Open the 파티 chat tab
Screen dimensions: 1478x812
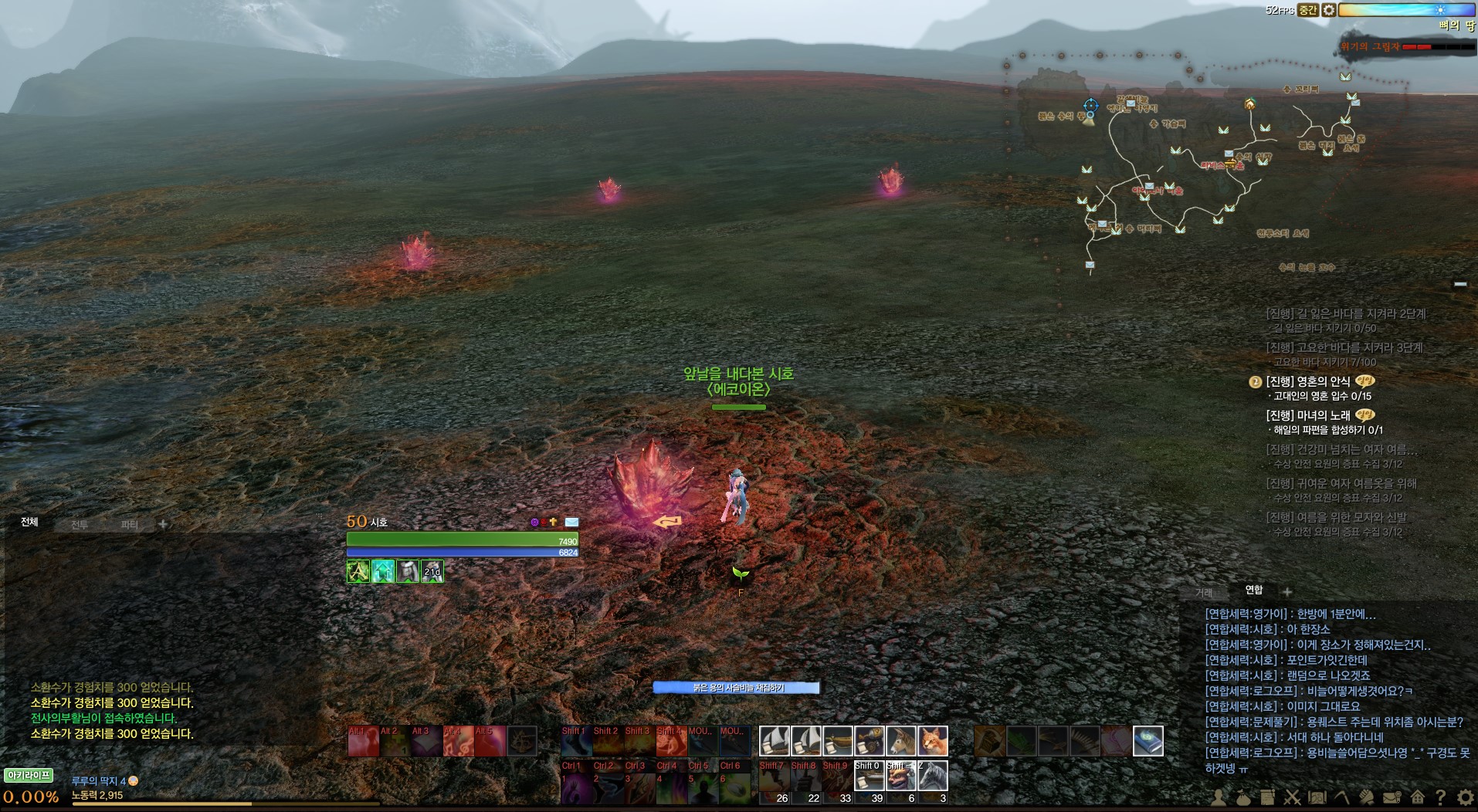(x=129, y=525)
